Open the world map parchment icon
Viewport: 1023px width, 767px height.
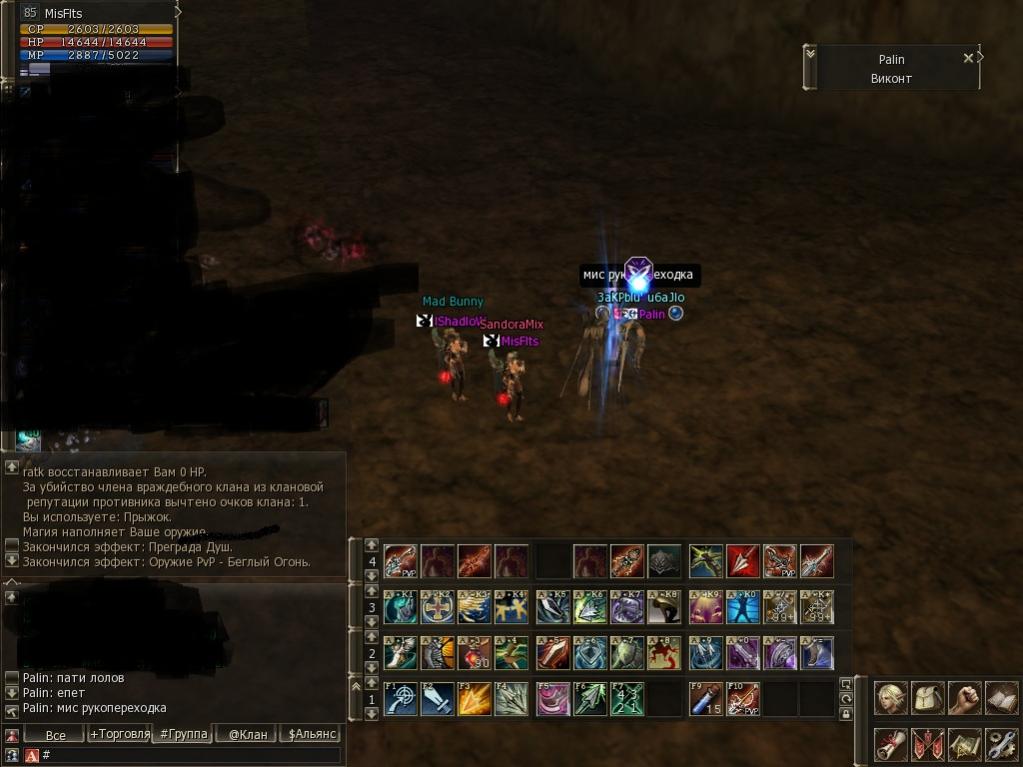pos(964,744)
